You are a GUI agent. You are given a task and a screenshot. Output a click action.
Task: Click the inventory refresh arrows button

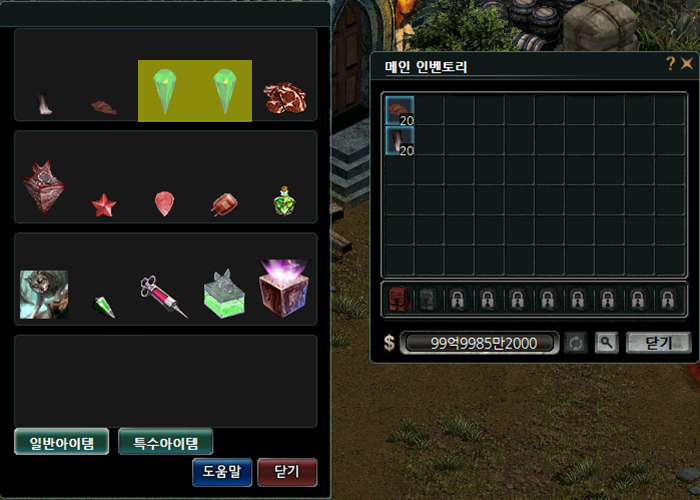(x=576, y=343)
